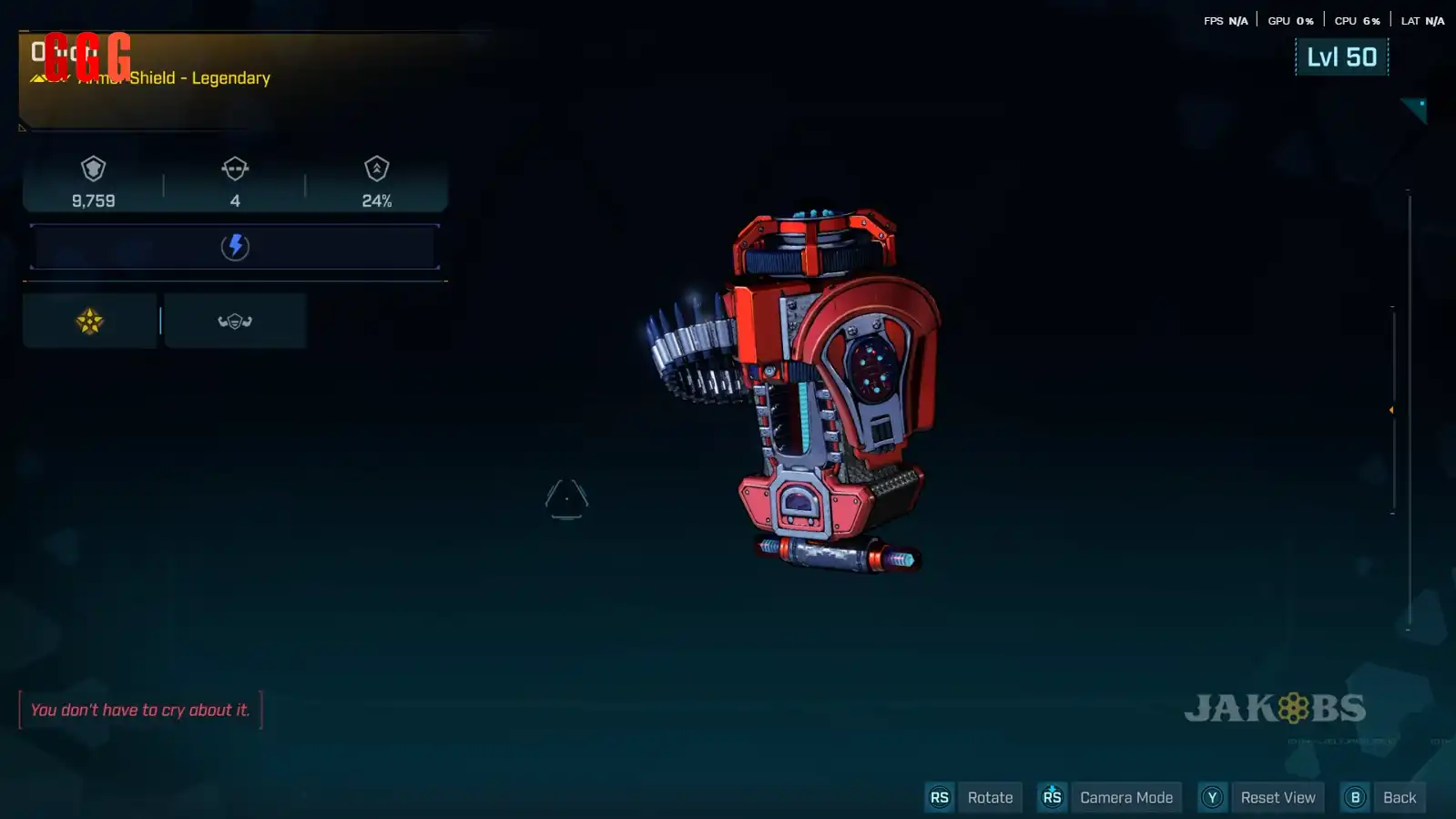Select the blue lightning bolt element icon
This screenshot has height=819, width=1456.
coord(235,247)
